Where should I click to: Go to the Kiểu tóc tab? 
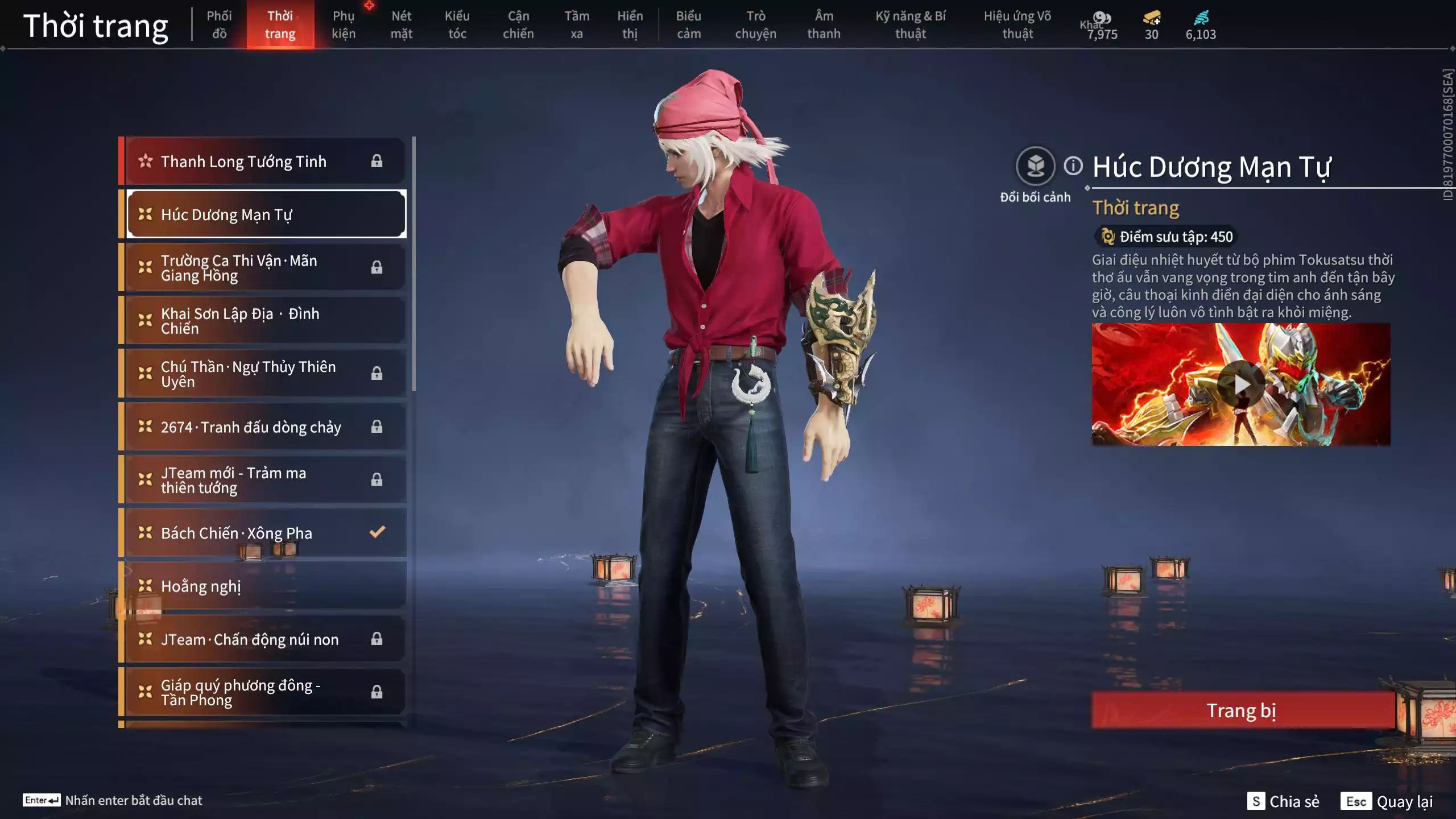[x=457, y=24]
